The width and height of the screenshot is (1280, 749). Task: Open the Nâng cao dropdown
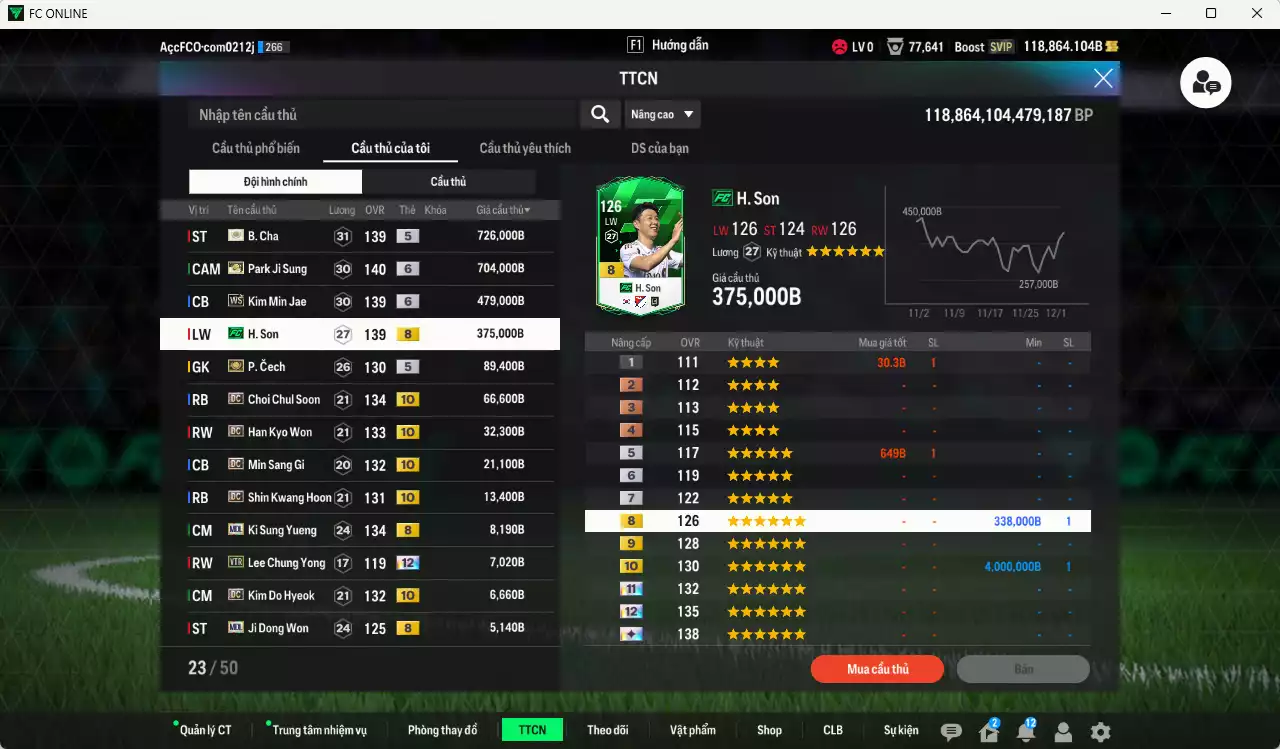662,114
